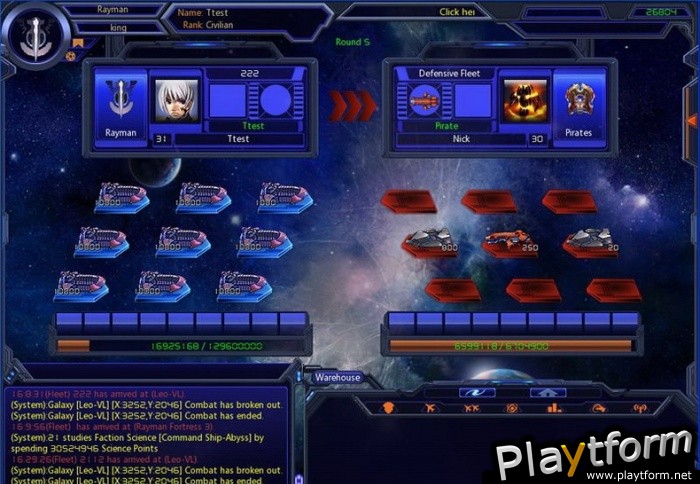Click the blue galaxy swirl button

(x=476, y=392)
